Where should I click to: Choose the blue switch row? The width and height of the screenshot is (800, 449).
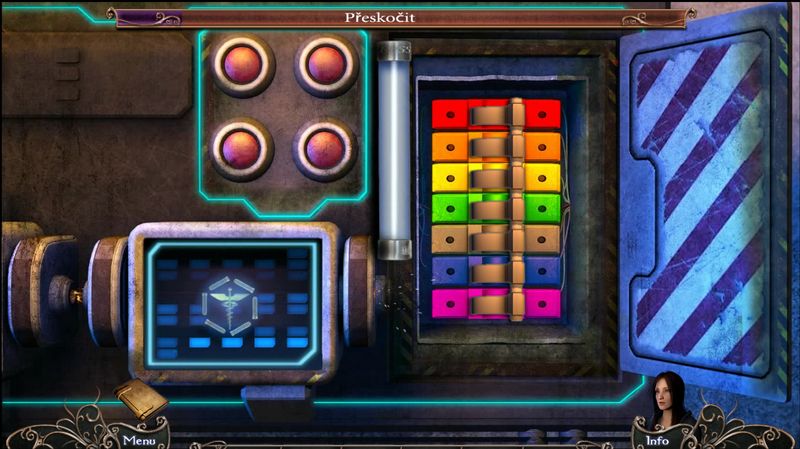point(495,270)
